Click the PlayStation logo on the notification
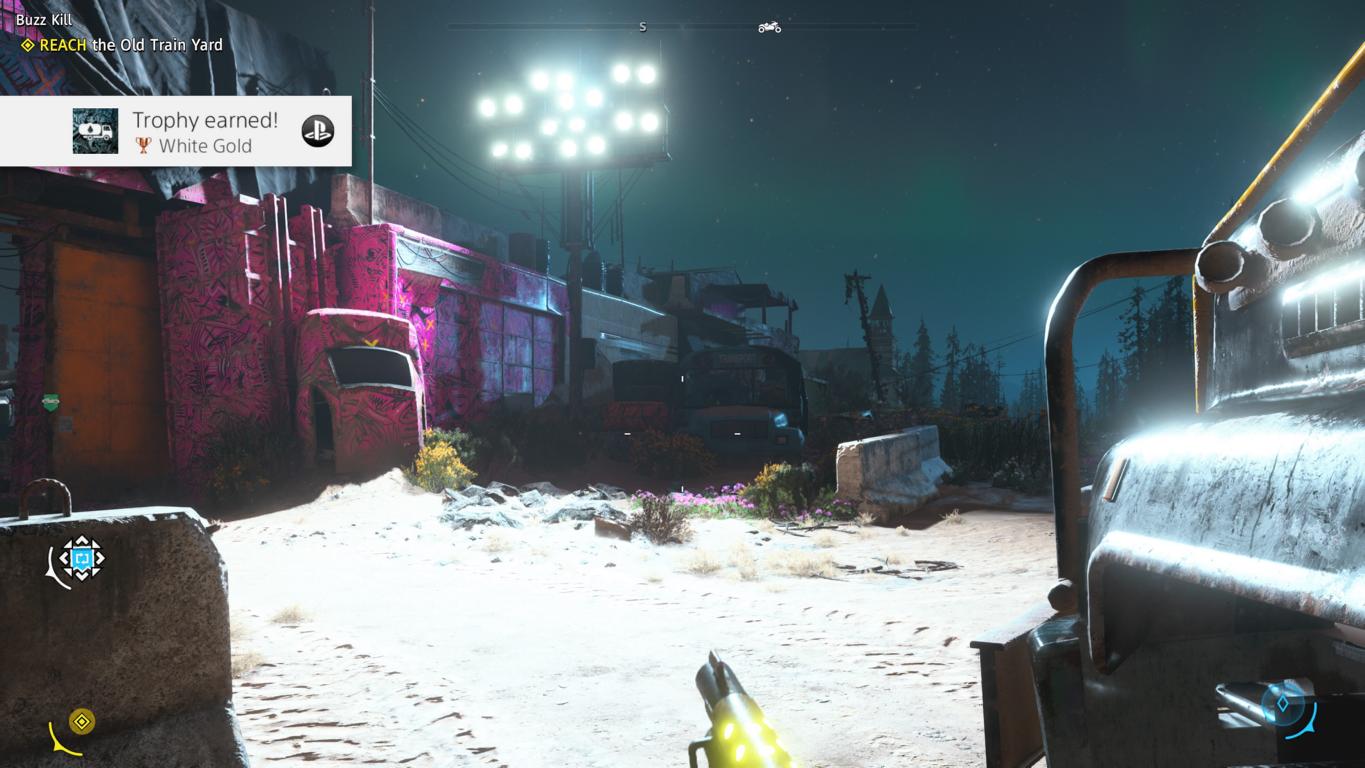This screenshot has width=1365, height=768. pos(318,131)
